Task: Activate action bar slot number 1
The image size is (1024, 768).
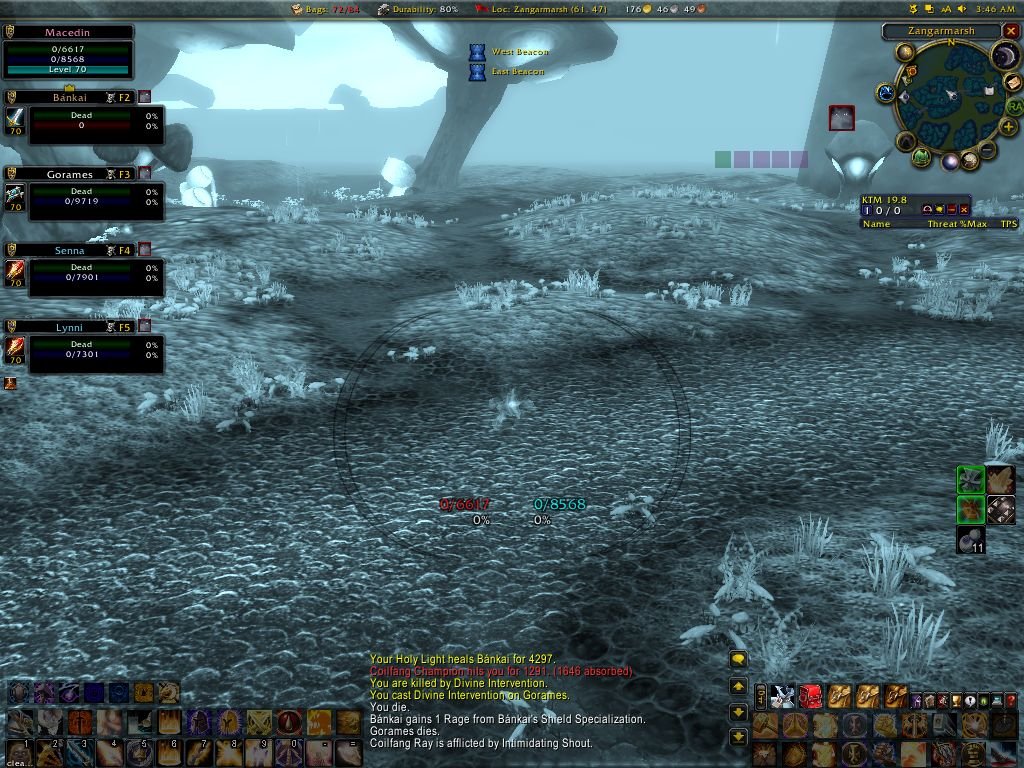Action: (x=20, y=752)
